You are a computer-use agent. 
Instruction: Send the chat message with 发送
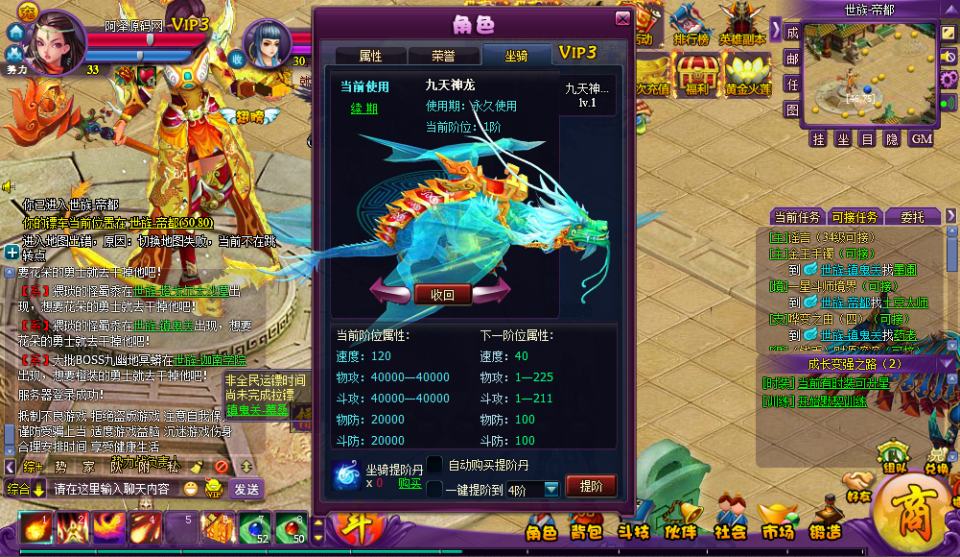coord(246,489)
